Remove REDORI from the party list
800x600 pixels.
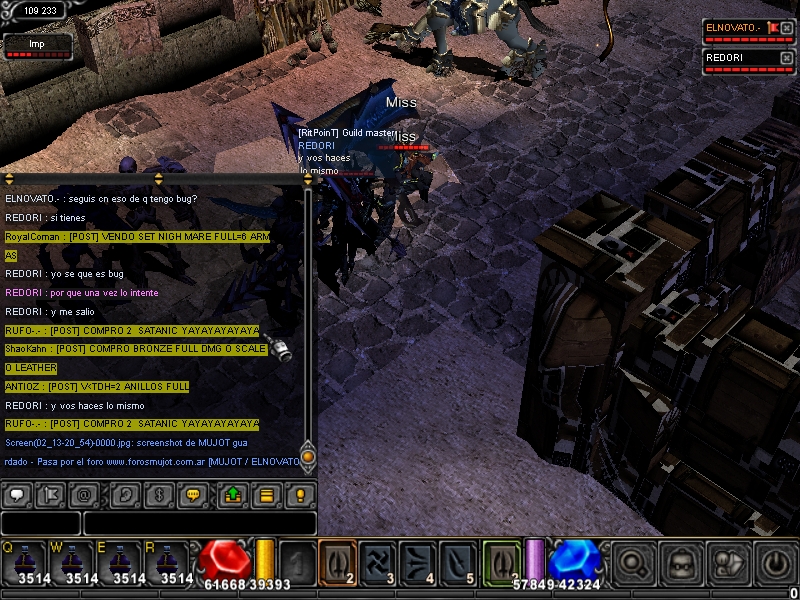[787, 58]
